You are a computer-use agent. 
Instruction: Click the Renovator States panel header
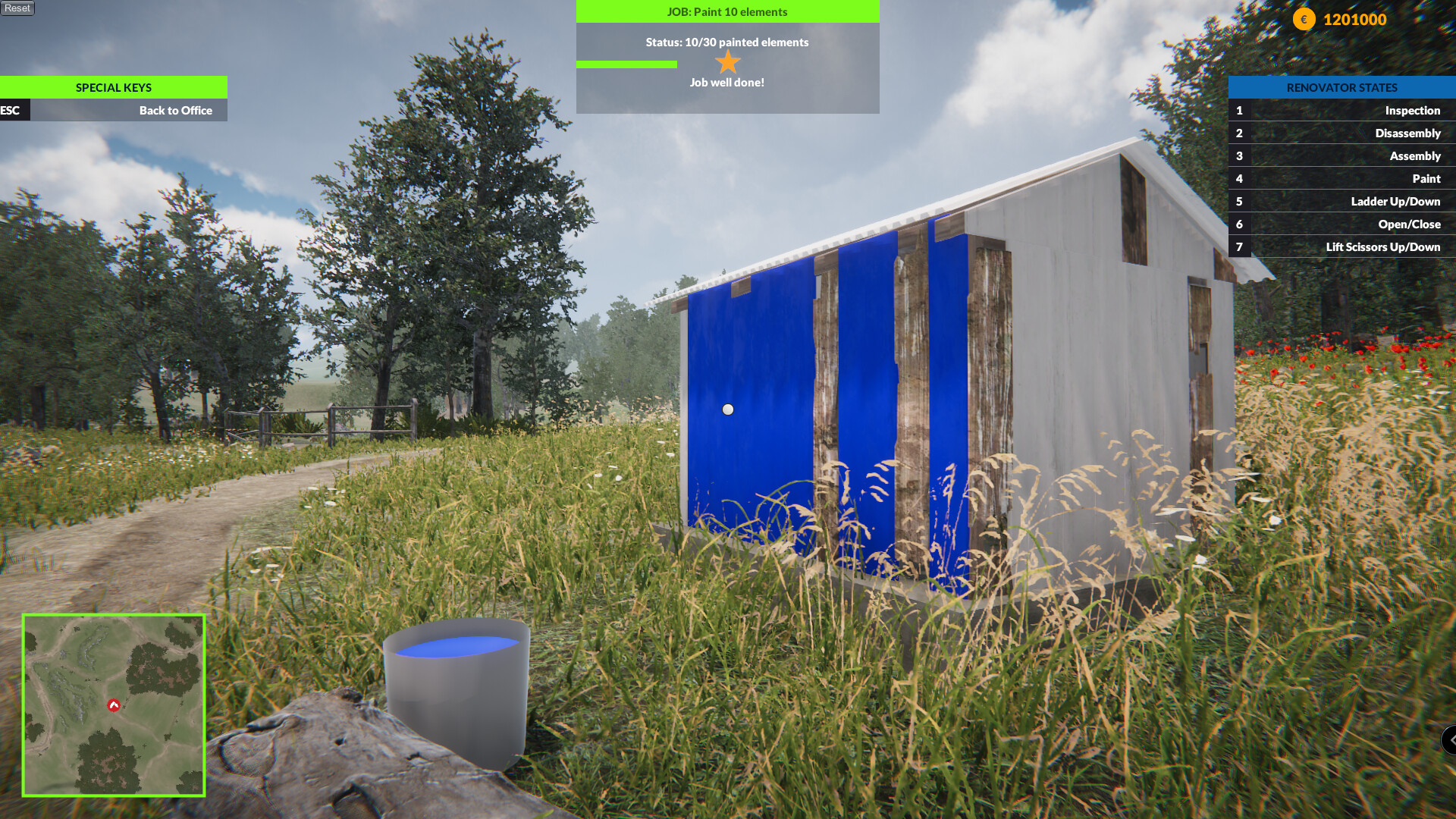click(x=1342, y=87)
